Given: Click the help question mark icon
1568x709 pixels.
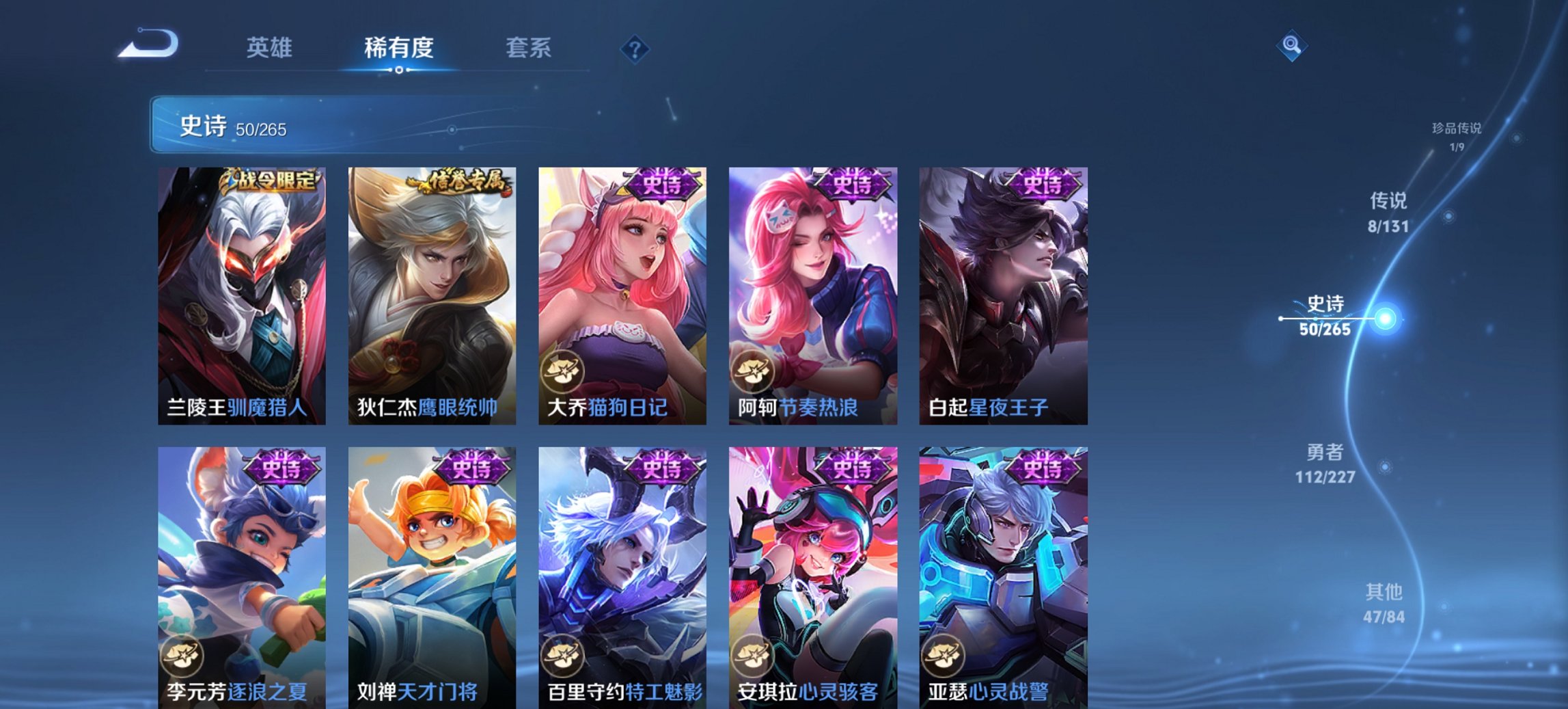Looking at the screenshot, I should click(636, 49).
